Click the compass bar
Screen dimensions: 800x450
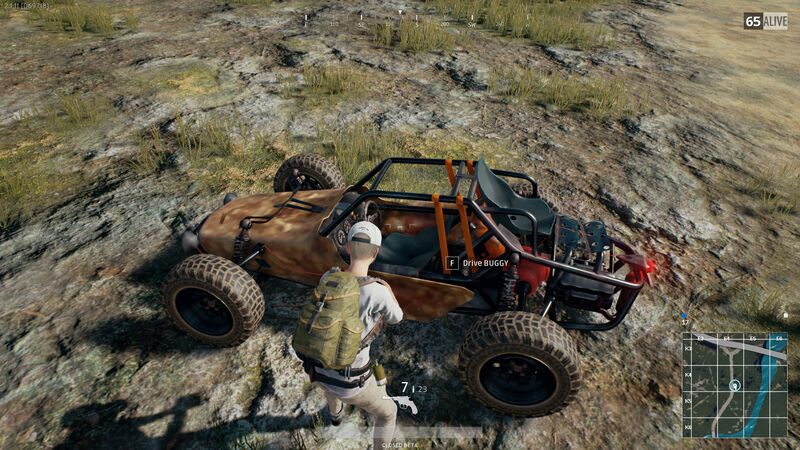[x=400, y=17]
